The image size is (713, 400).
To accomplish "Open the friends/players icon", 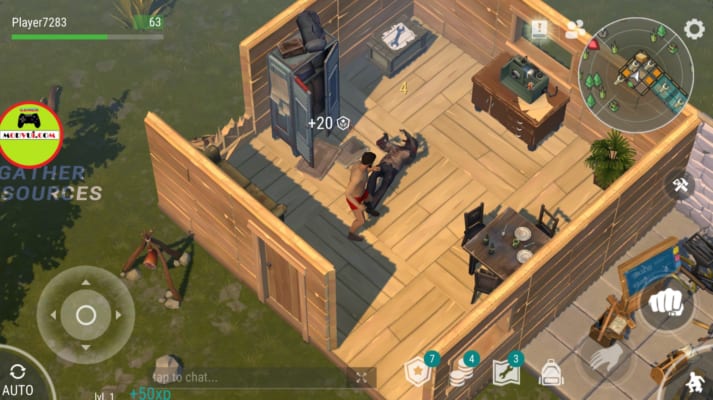I will pos(575,30).
